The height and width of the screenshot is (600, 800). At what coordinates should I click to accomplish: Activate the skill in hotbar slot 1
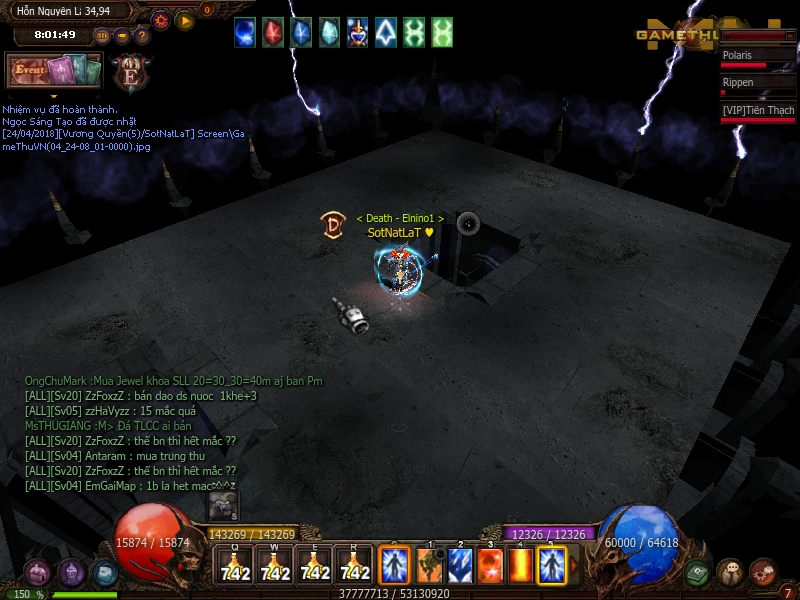(x=430, y=566)
